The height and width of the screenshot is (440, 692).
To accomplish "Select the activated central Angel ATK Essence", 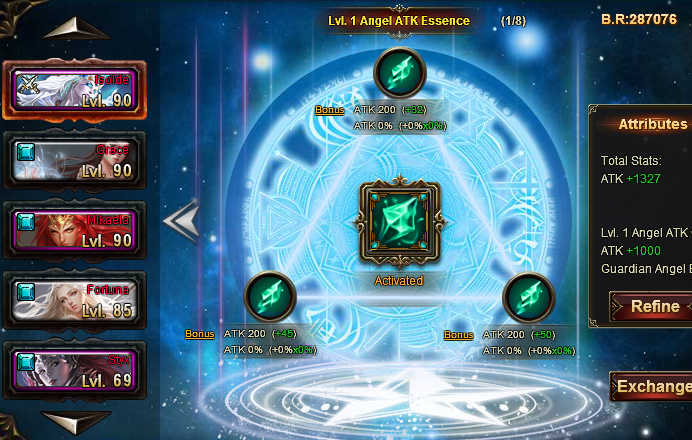I will coord(399,222).
